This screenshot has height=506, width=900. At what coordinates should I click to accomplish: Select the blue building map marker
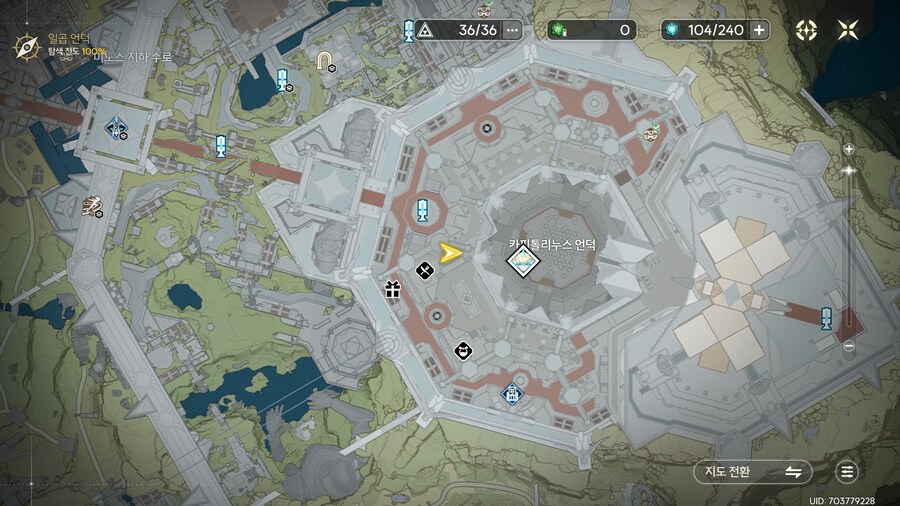511,392
